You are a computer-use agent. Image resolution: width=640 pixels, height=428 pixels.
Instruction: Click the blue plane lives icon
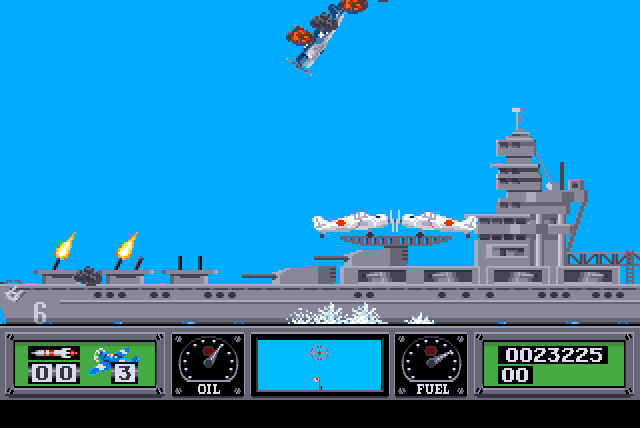pos(109,360)
